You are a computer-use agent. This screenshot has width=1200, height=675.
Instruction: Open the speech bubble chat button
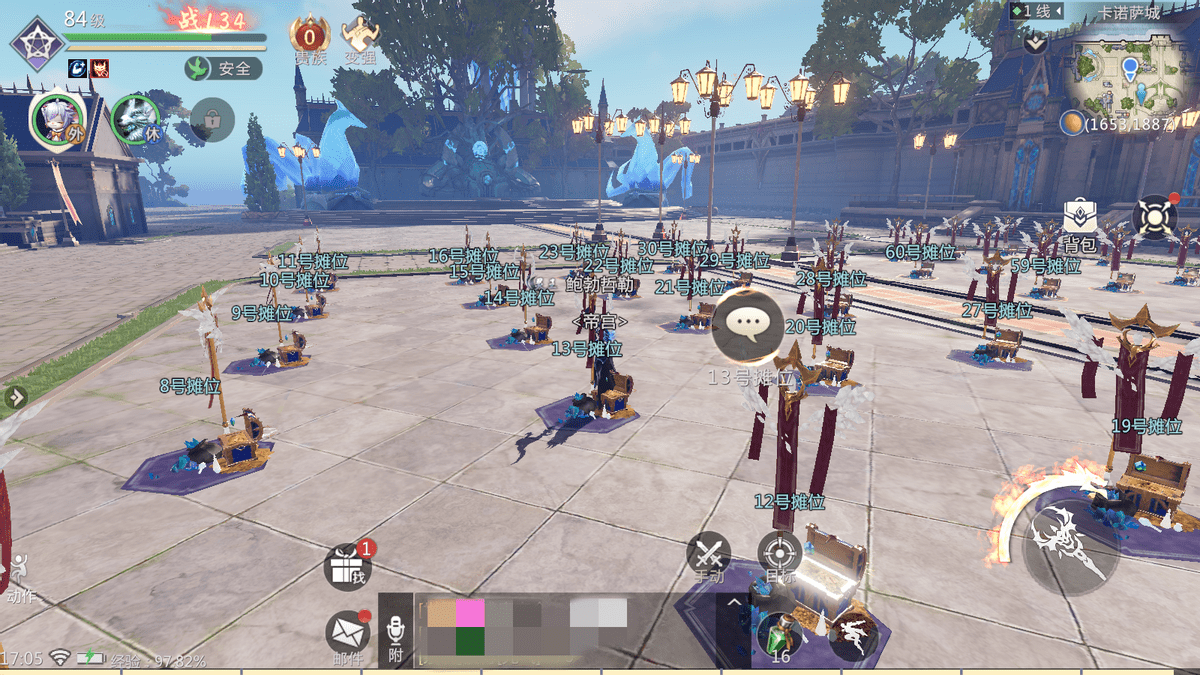pos(747,324)
